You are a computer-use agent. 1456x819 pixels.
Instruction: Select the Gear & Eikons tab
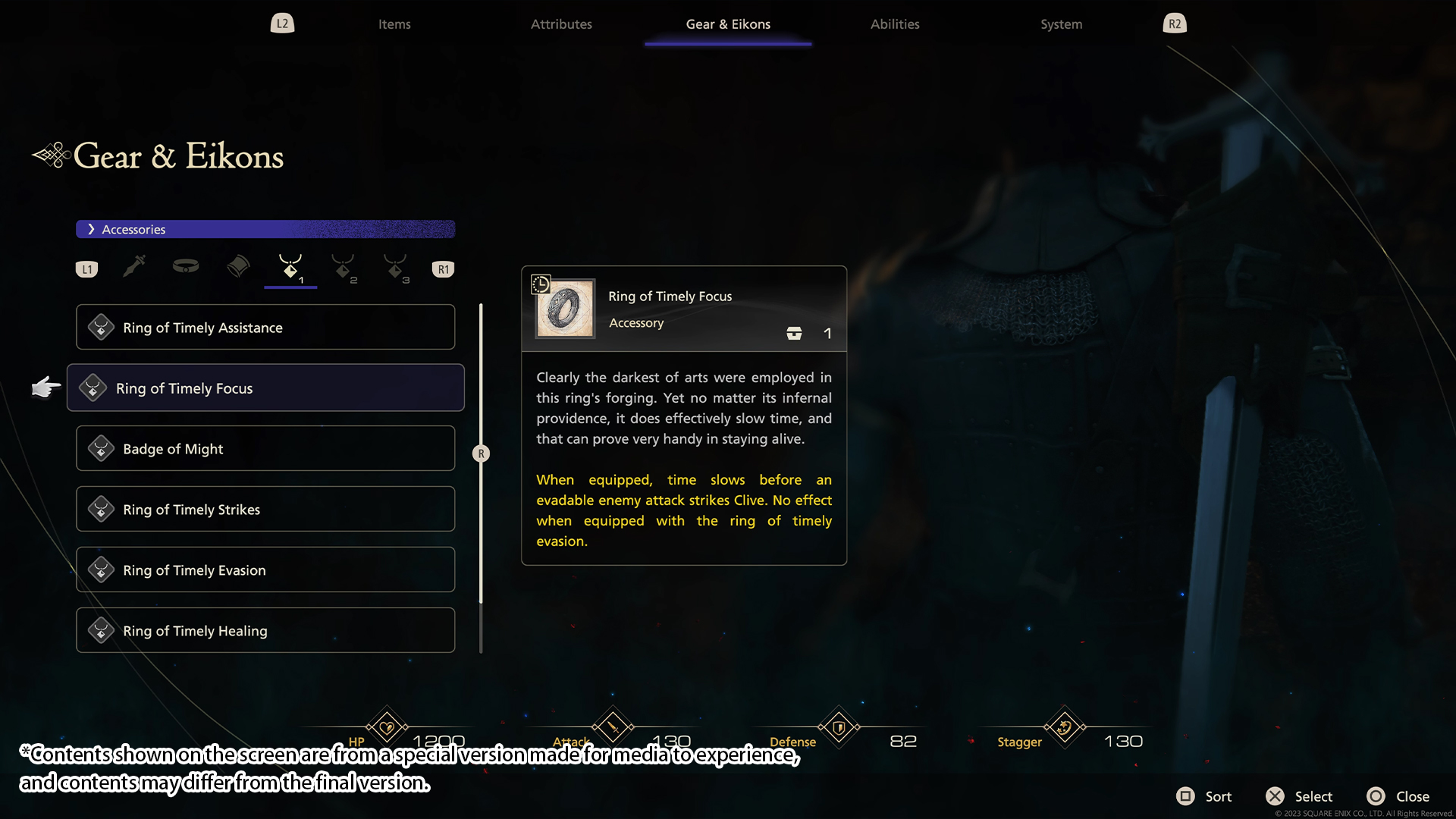click(728, 24)
